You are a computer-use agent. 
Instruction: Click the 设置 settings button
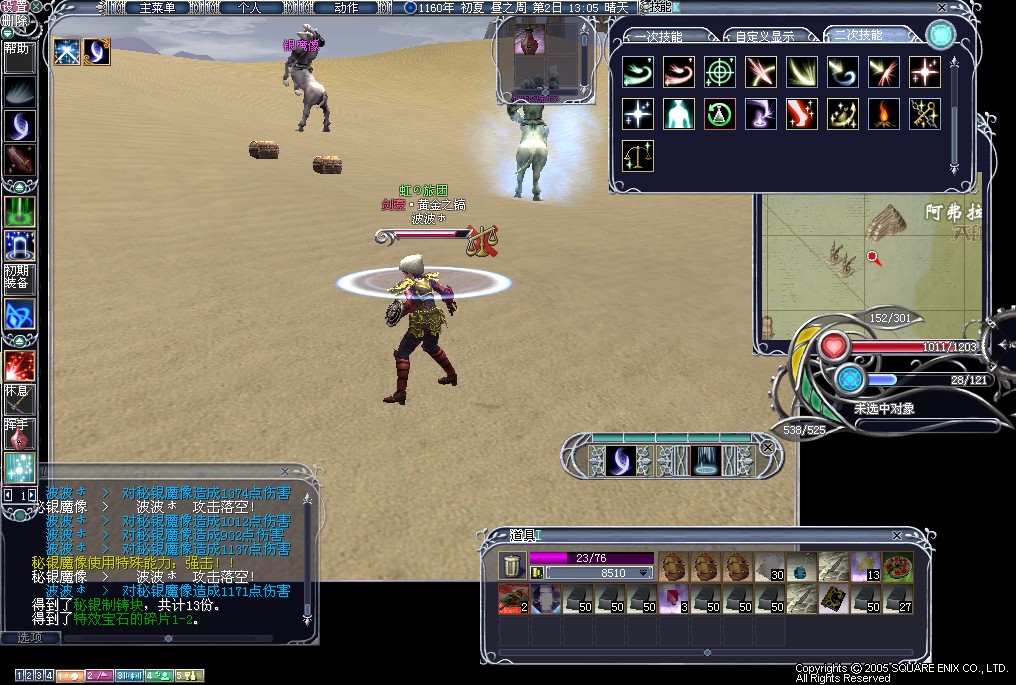click(14, 7)
